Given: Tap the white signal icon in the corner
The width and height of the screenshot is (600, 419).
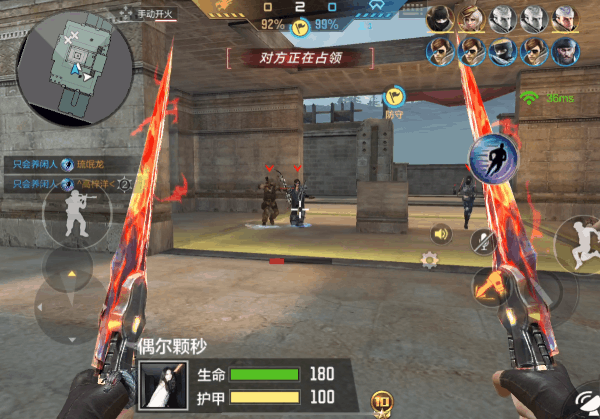Looking at the screenshot, I should (584, 400).
